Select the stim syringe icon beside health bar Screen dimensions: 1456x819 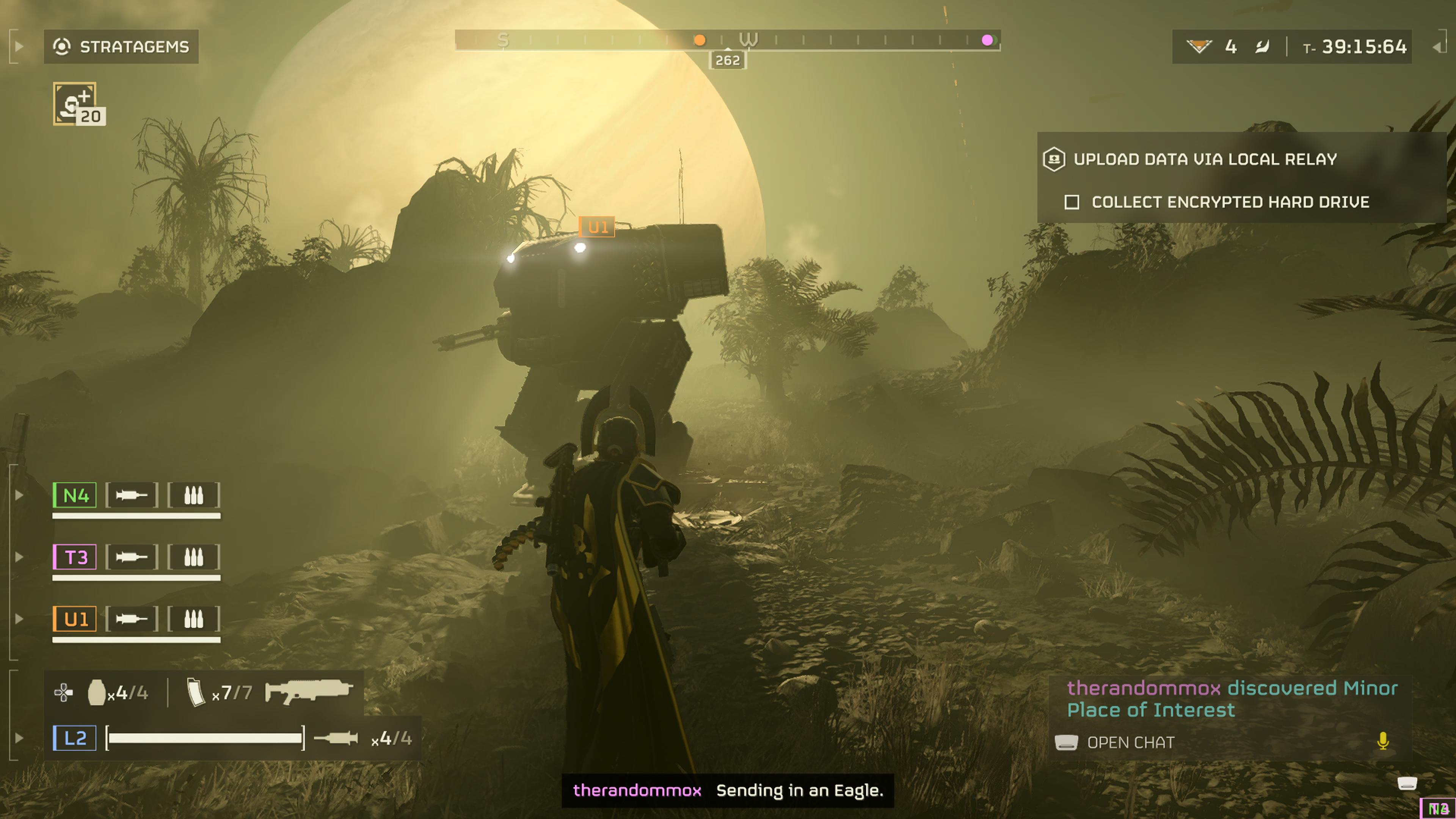click(x=336, y=738)
